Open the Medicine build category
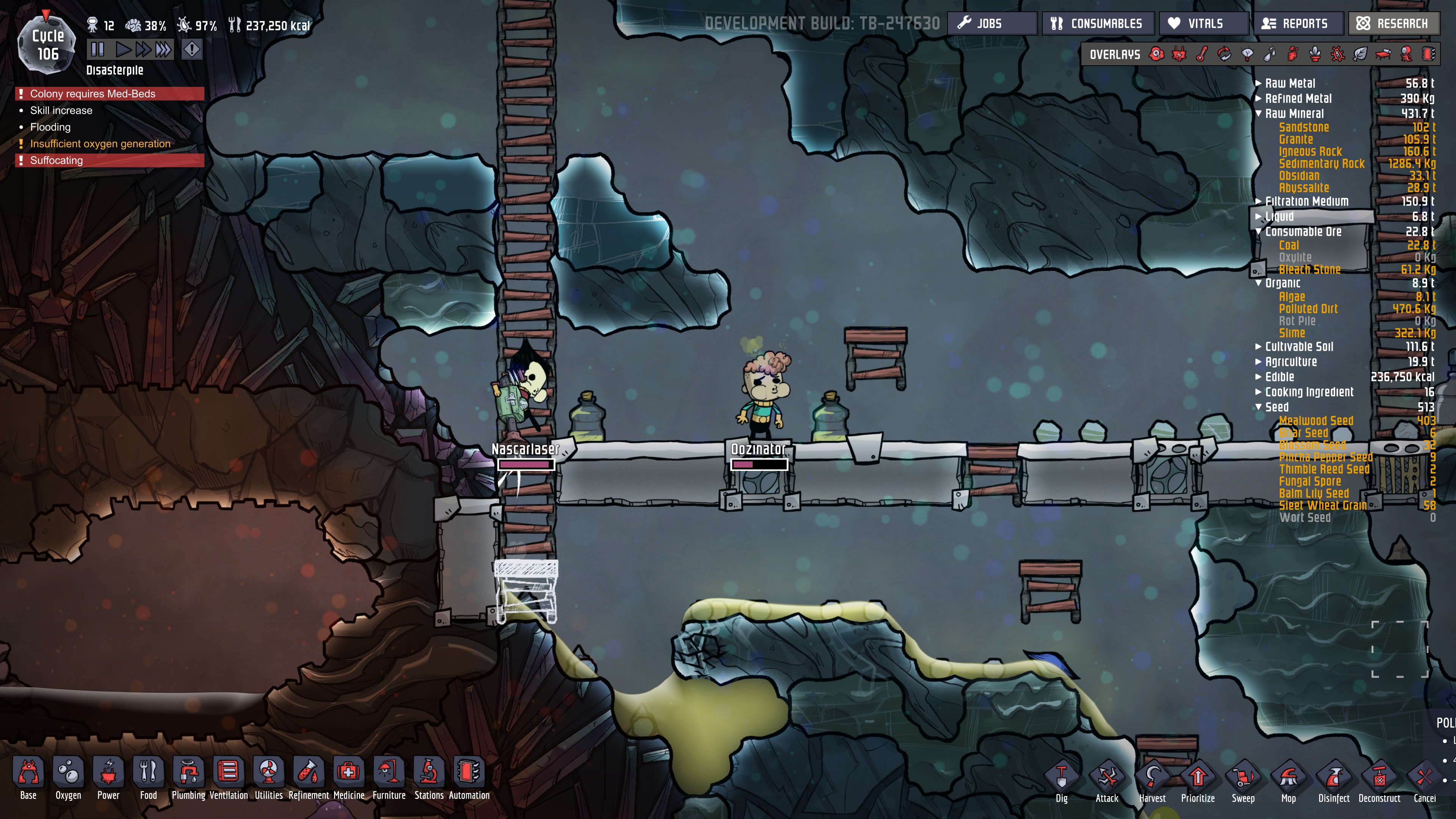The width and height of the screenshot is (1456, 819). tap(349, 778)
